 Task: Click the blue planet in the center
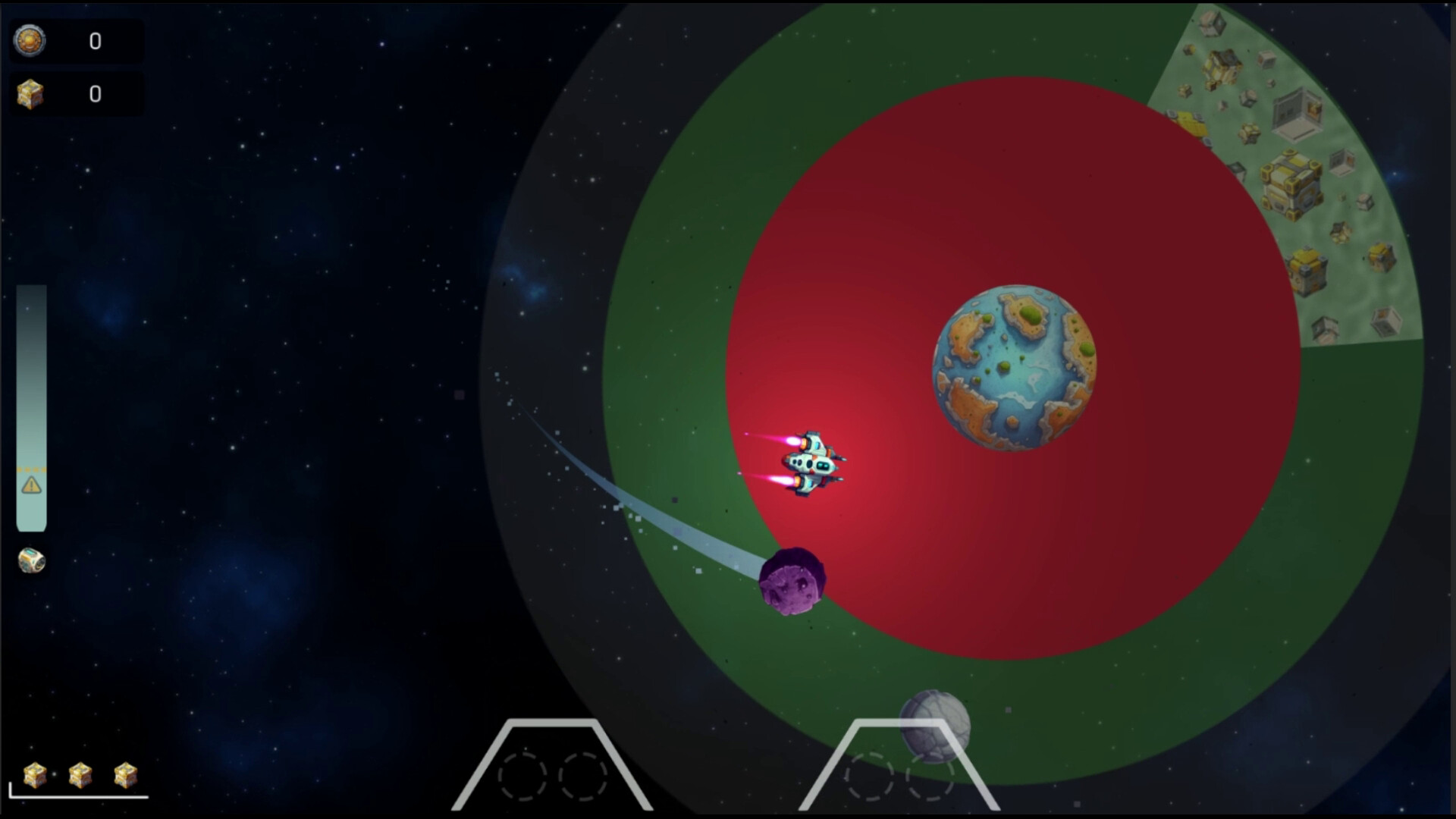pyautogui.click(x=1014, y=369)
